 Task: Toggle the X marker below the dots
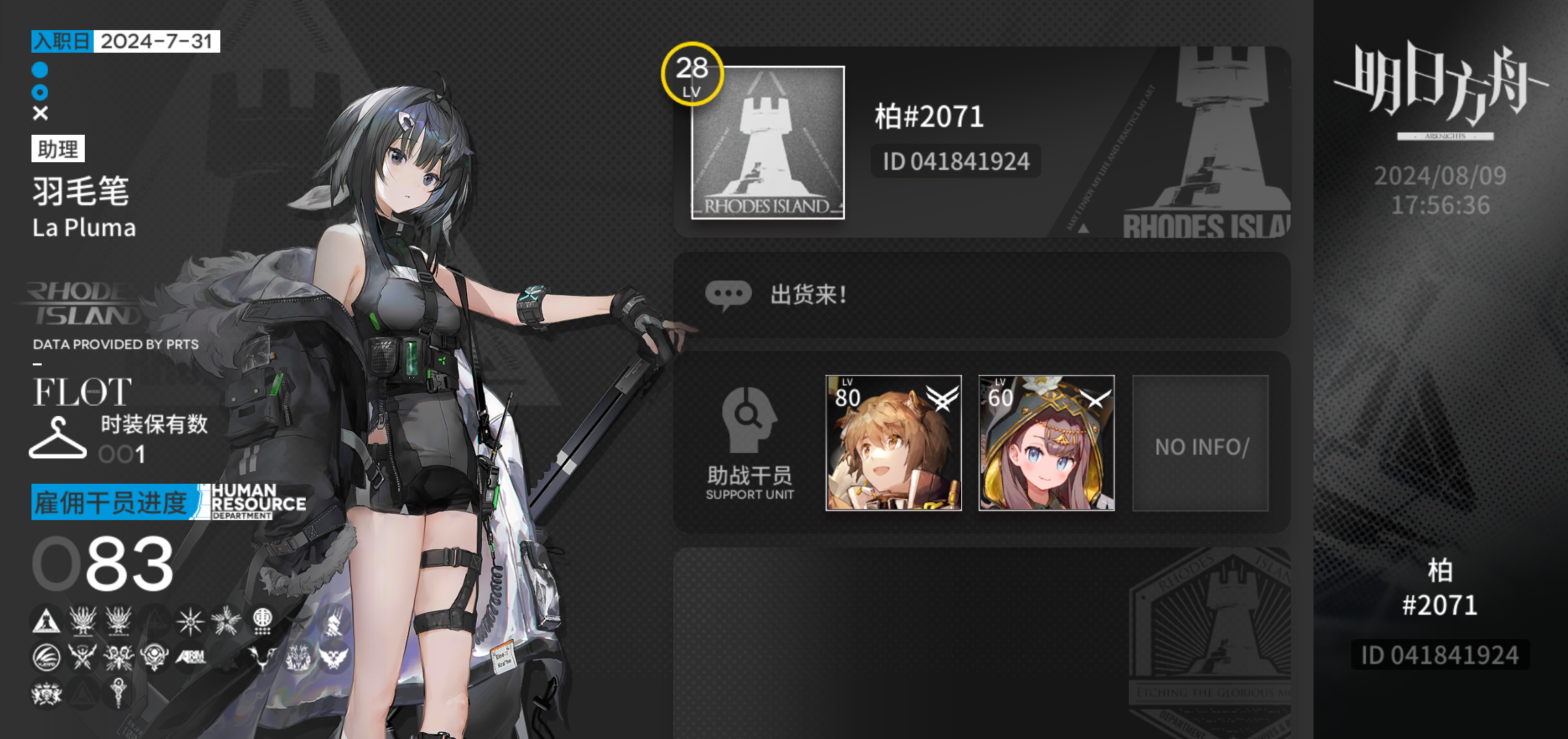(39, 112)
